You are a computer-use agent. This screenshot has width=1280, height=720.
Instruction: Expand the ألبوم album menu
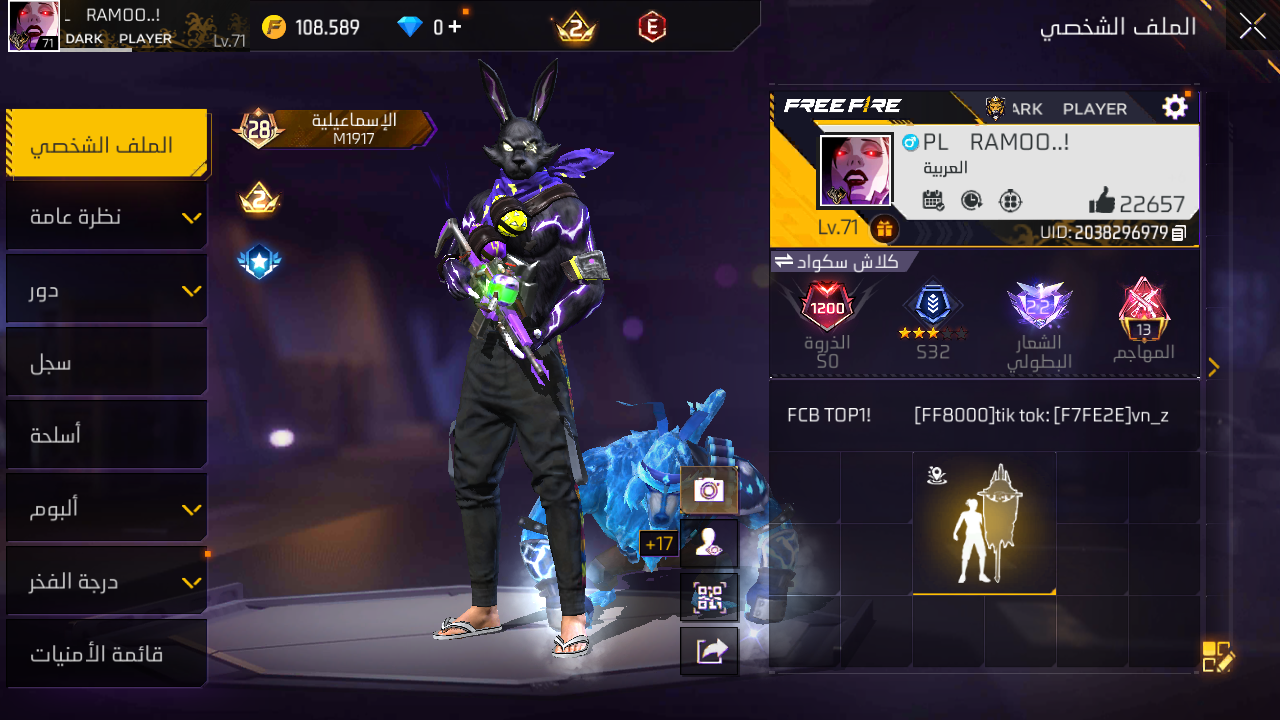pyautogui.click(x=106, y=508)
